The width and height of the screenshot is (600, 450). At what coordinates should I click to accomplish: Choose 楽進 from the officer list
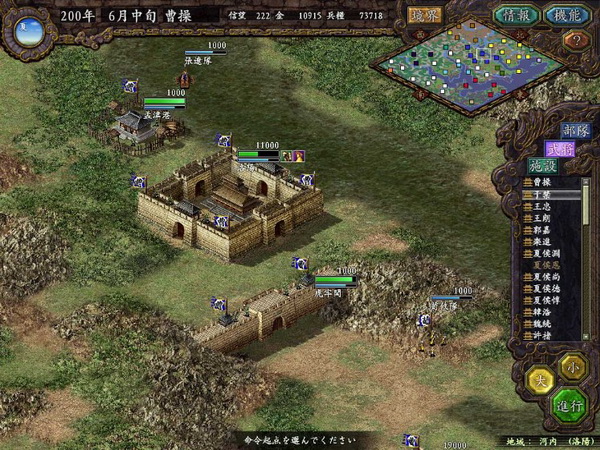[x=543, y=242]
